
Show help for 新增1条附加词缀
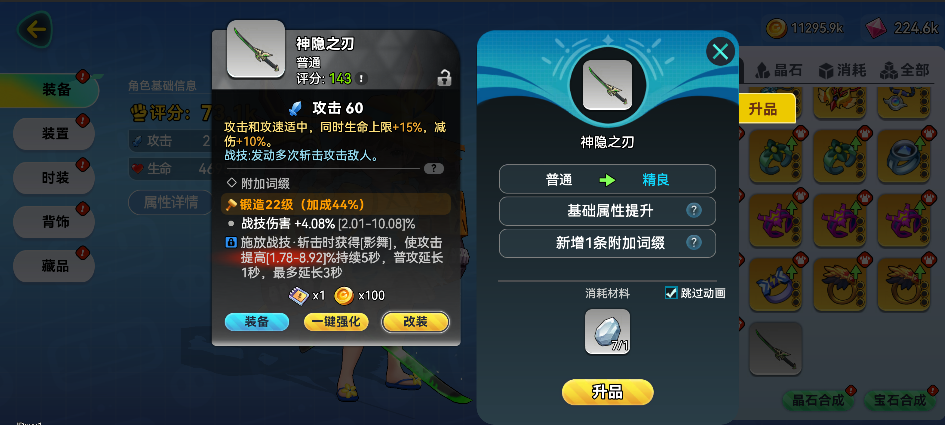point(693,242)
